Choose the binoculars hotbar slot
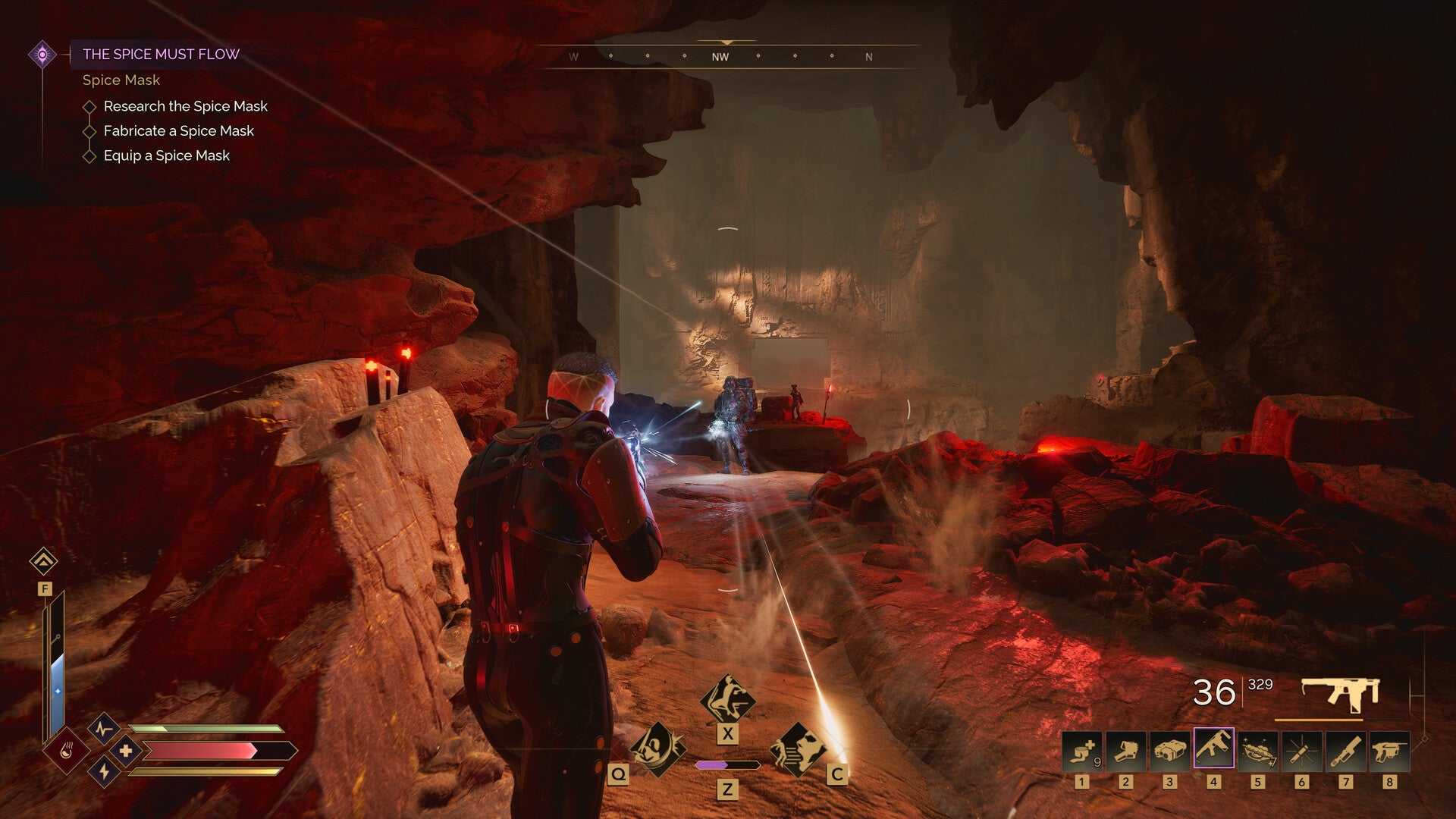Image resolution: width=1456 pixels, height=819 pixels. click(1170, 751)
